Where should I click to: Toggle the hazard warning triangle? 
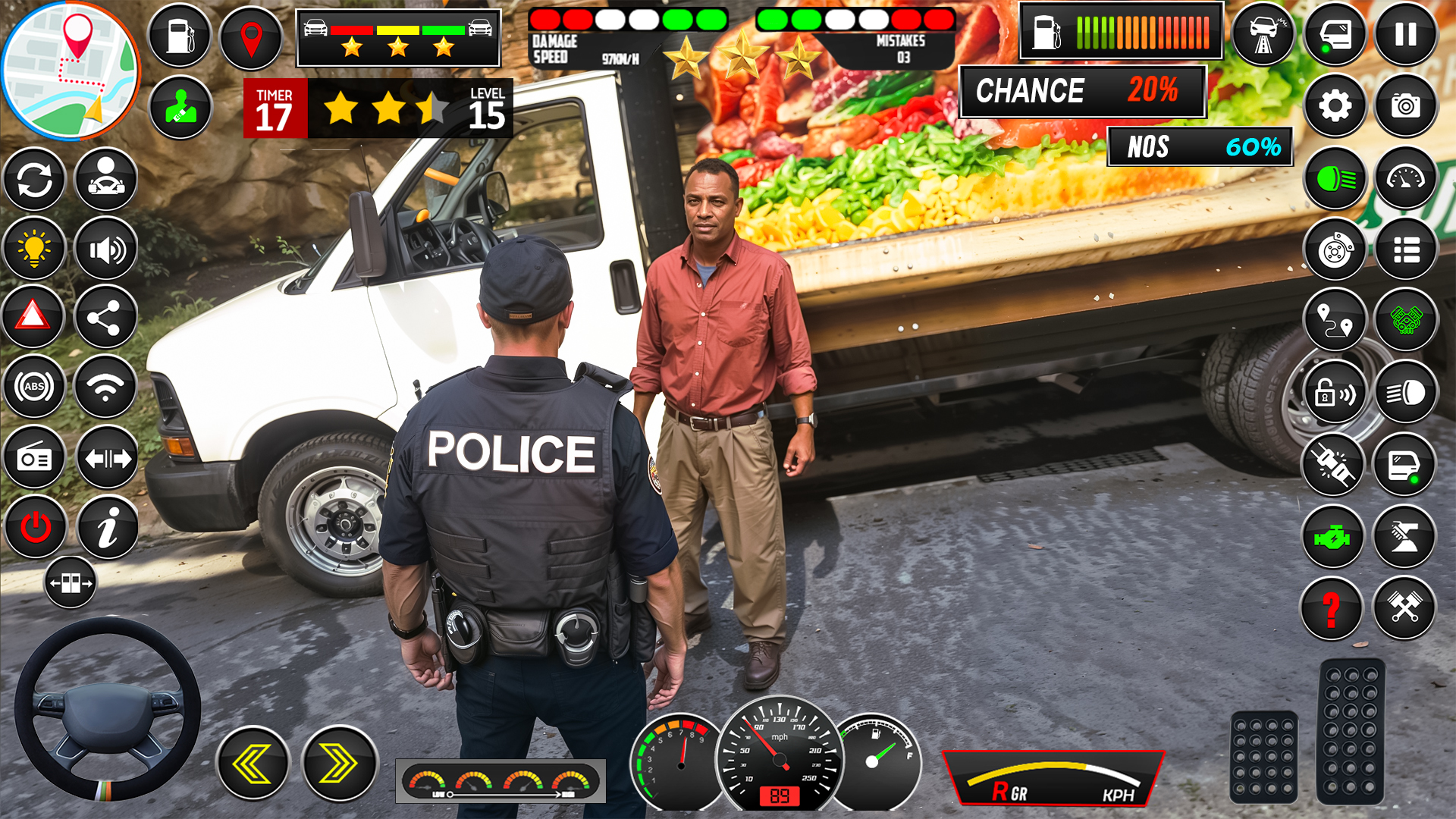coord(33,318)
